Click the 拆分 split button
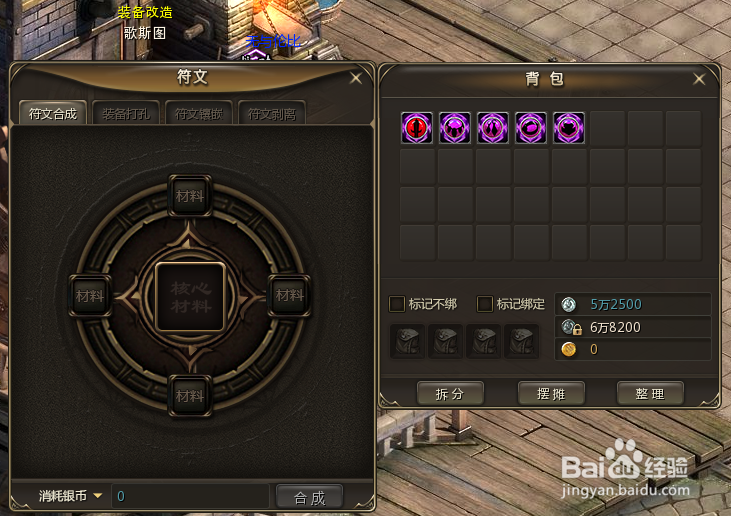The width and height of the screenshot is (731, 516). [x=450, y=394]
